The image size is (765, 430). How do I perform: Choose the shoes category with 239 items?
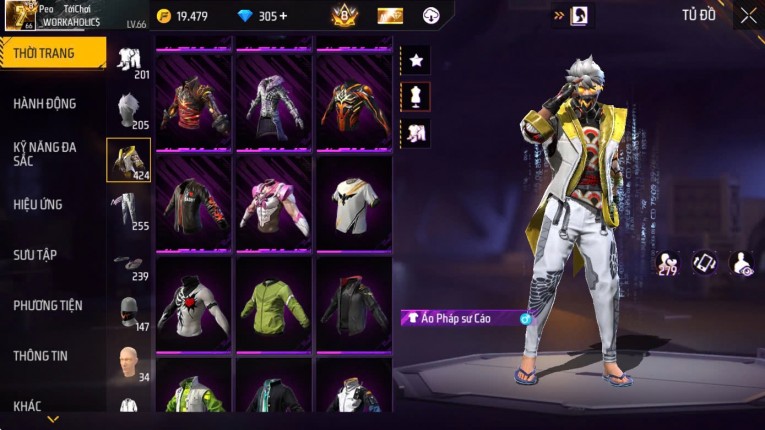point(128,264)
